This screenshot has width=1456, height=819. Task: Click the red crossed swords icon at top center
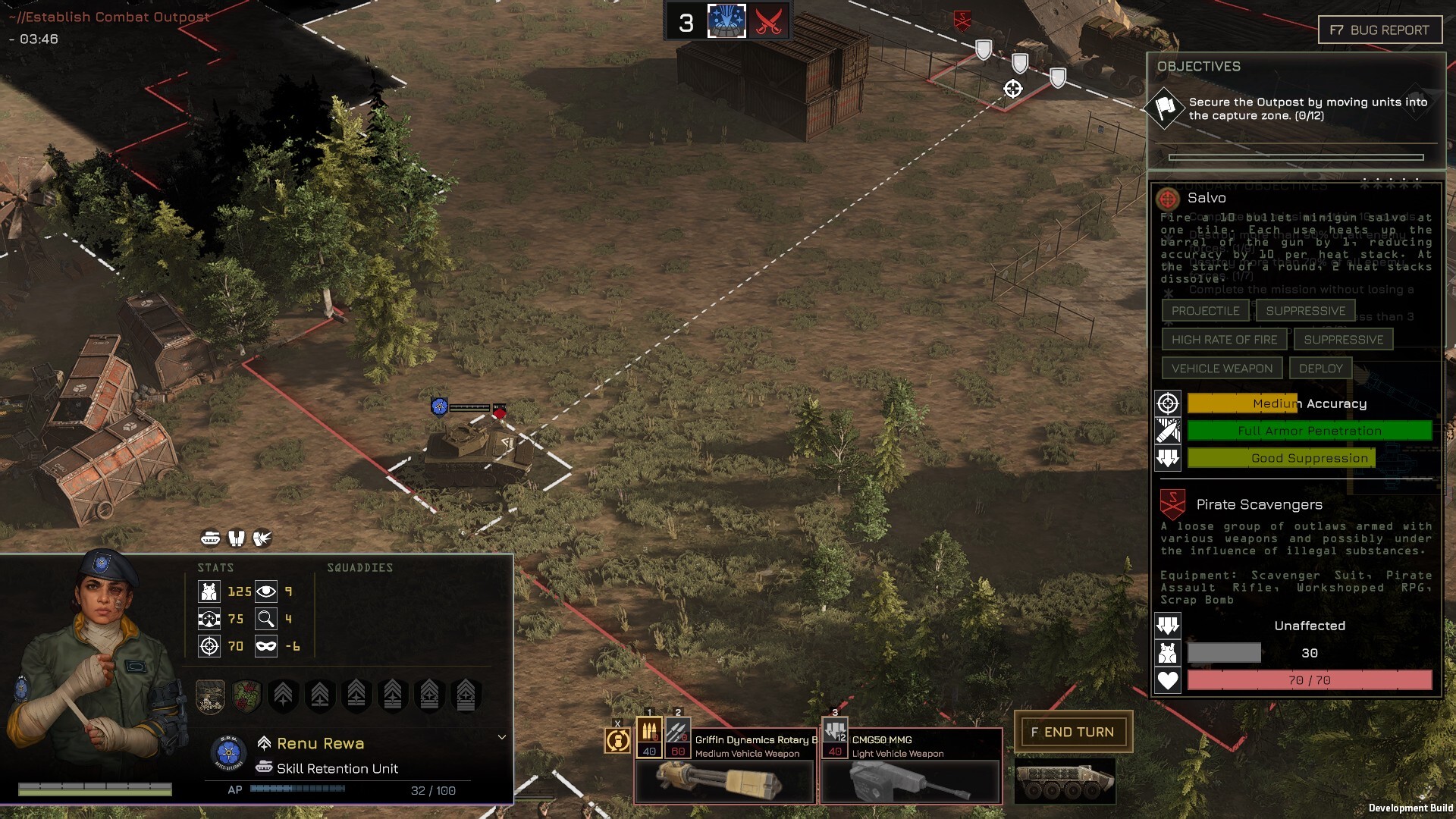(767, 21)
